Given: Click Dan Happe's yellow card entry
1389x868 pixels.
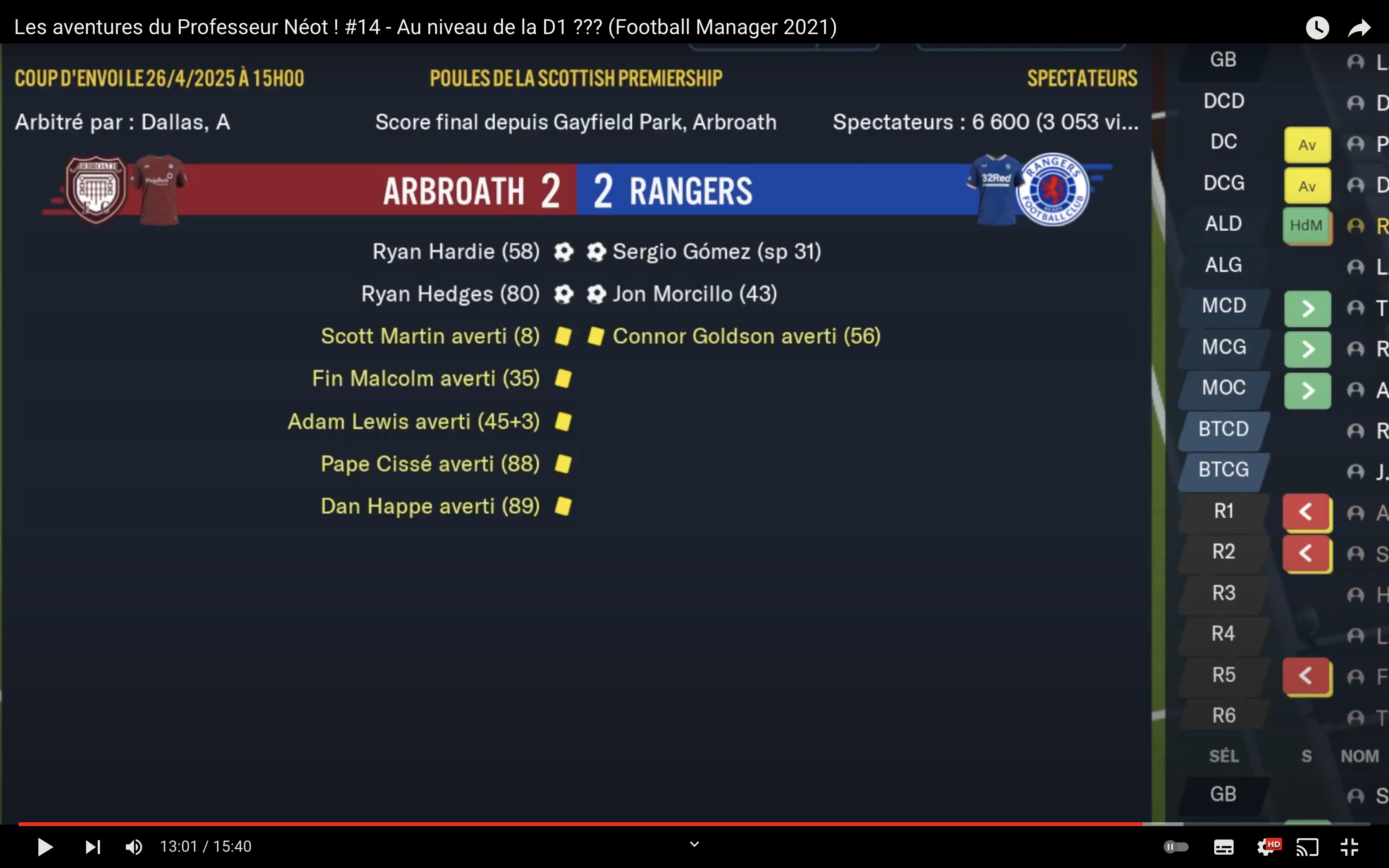Looking at the screenshot, I should click(430, 506).
